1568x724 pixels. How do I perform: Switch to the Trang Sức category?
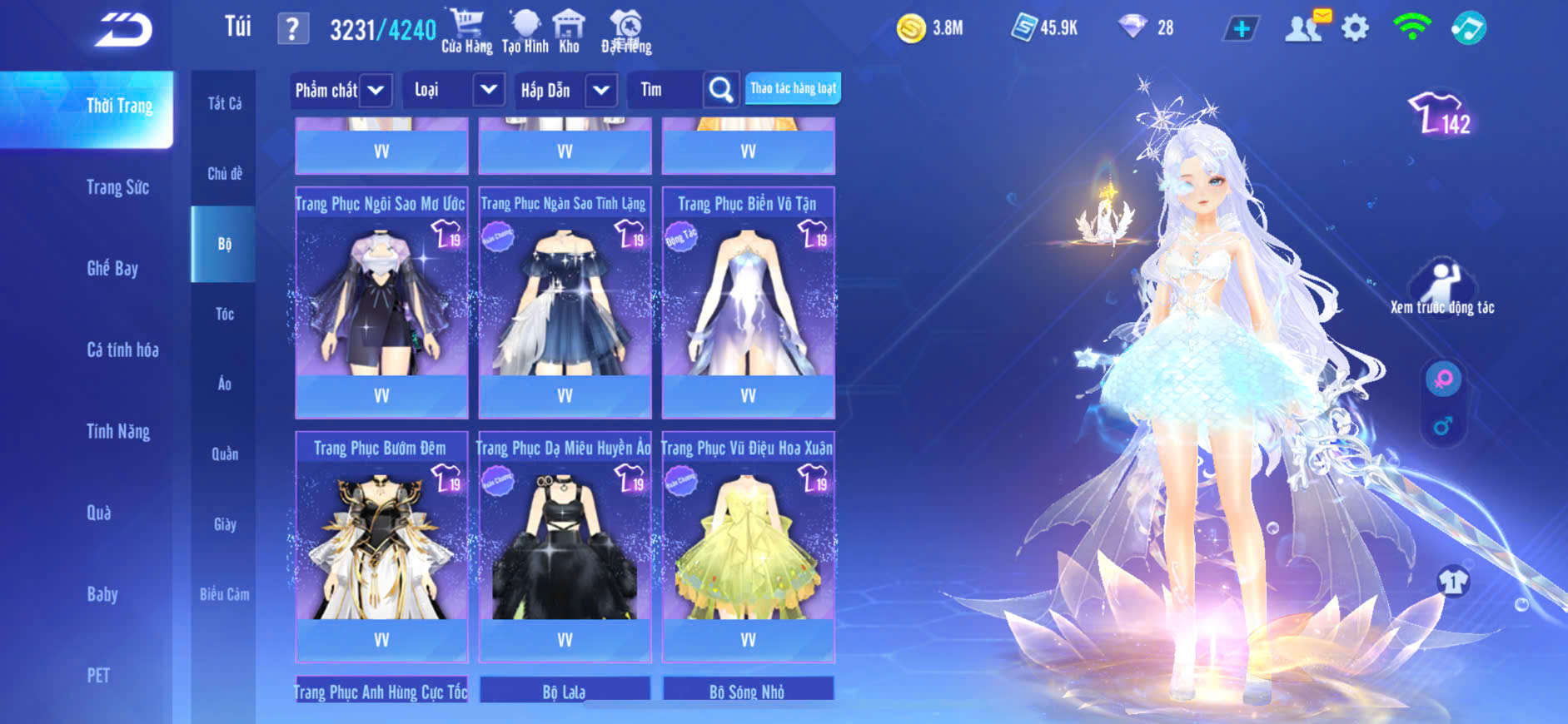pyautogui.click(x=117, y=187)
